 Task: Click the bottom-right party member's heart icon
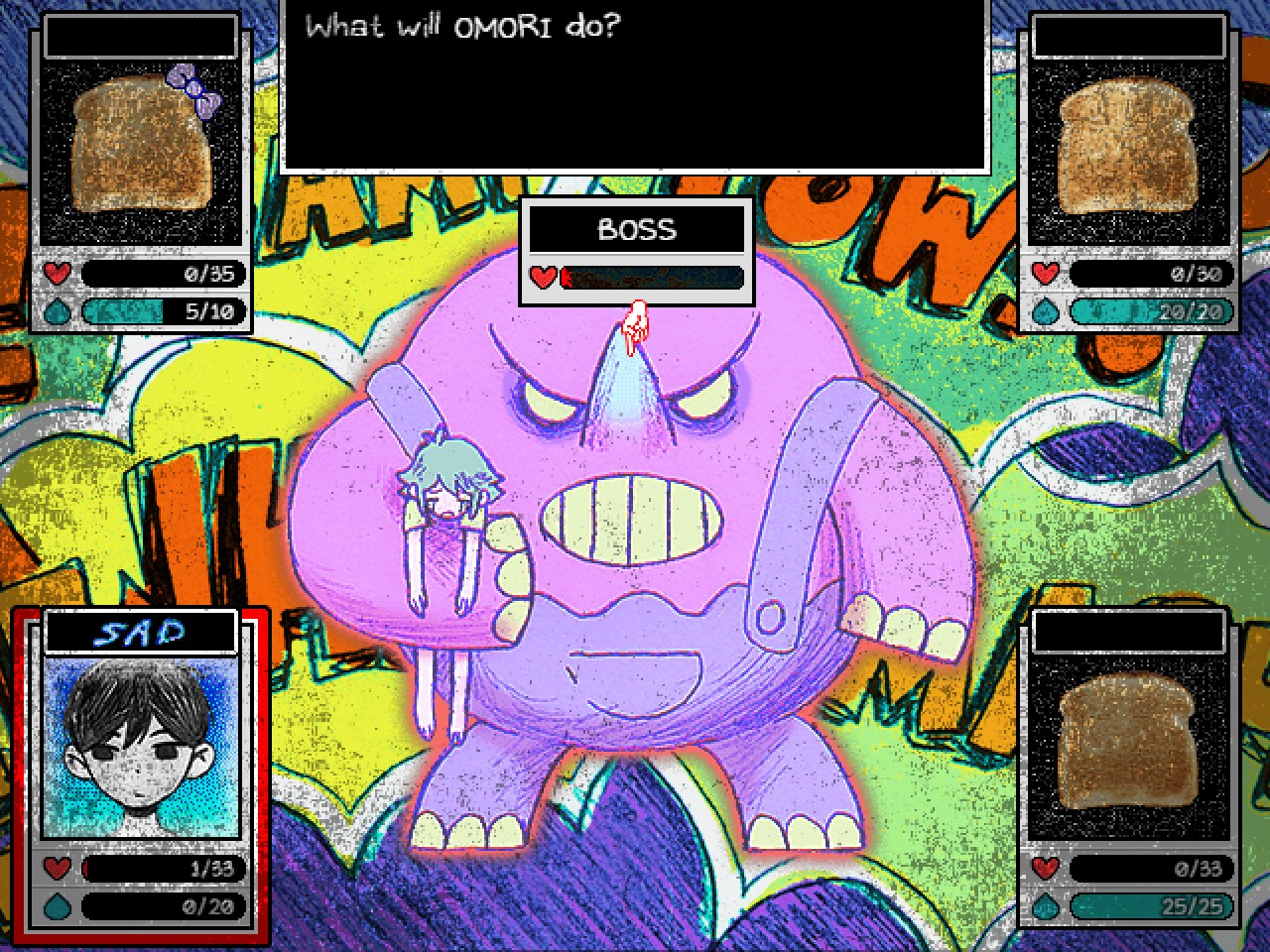[1044, 869]
